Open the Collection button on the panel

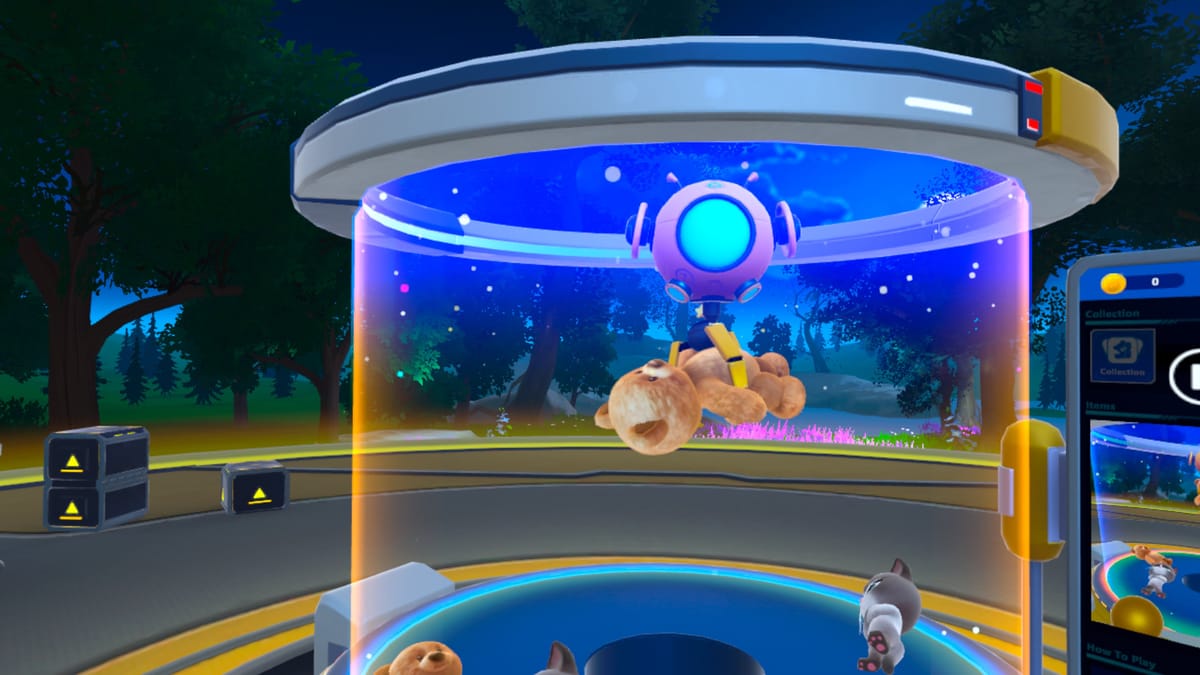tap(1122, 356)
